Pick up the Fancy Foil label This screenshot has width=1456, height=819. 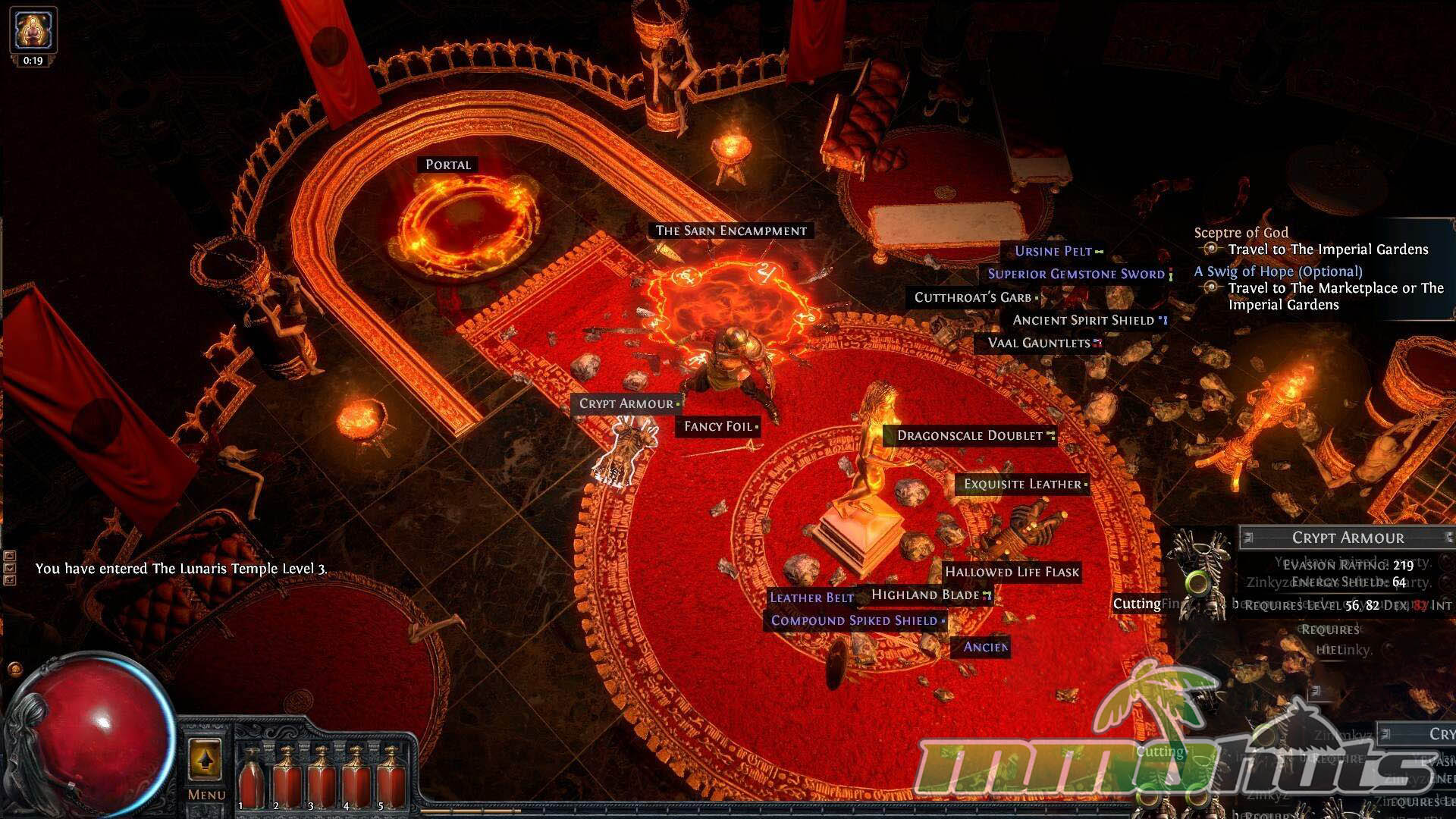pyautogui.click(x=718, y=426)
